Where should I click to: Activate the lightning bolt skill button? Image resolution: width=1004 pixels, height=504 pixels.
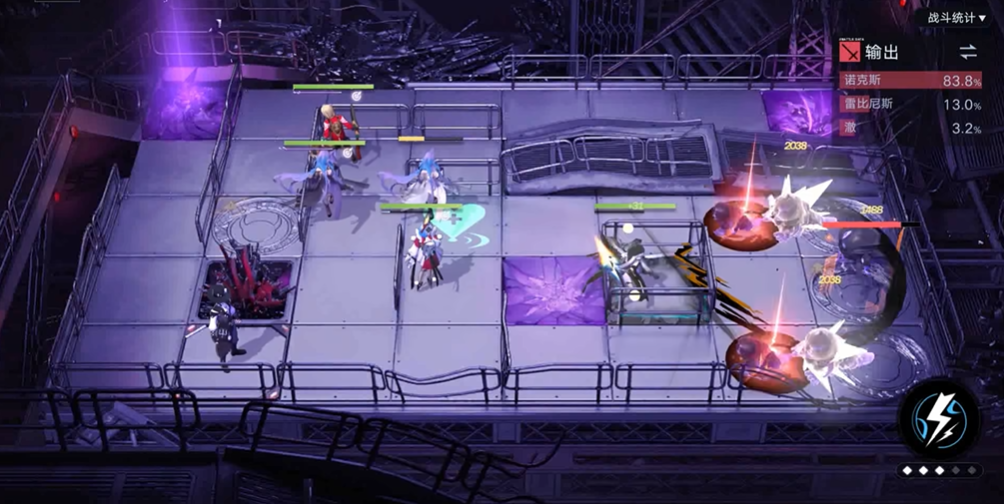[940, 422]
